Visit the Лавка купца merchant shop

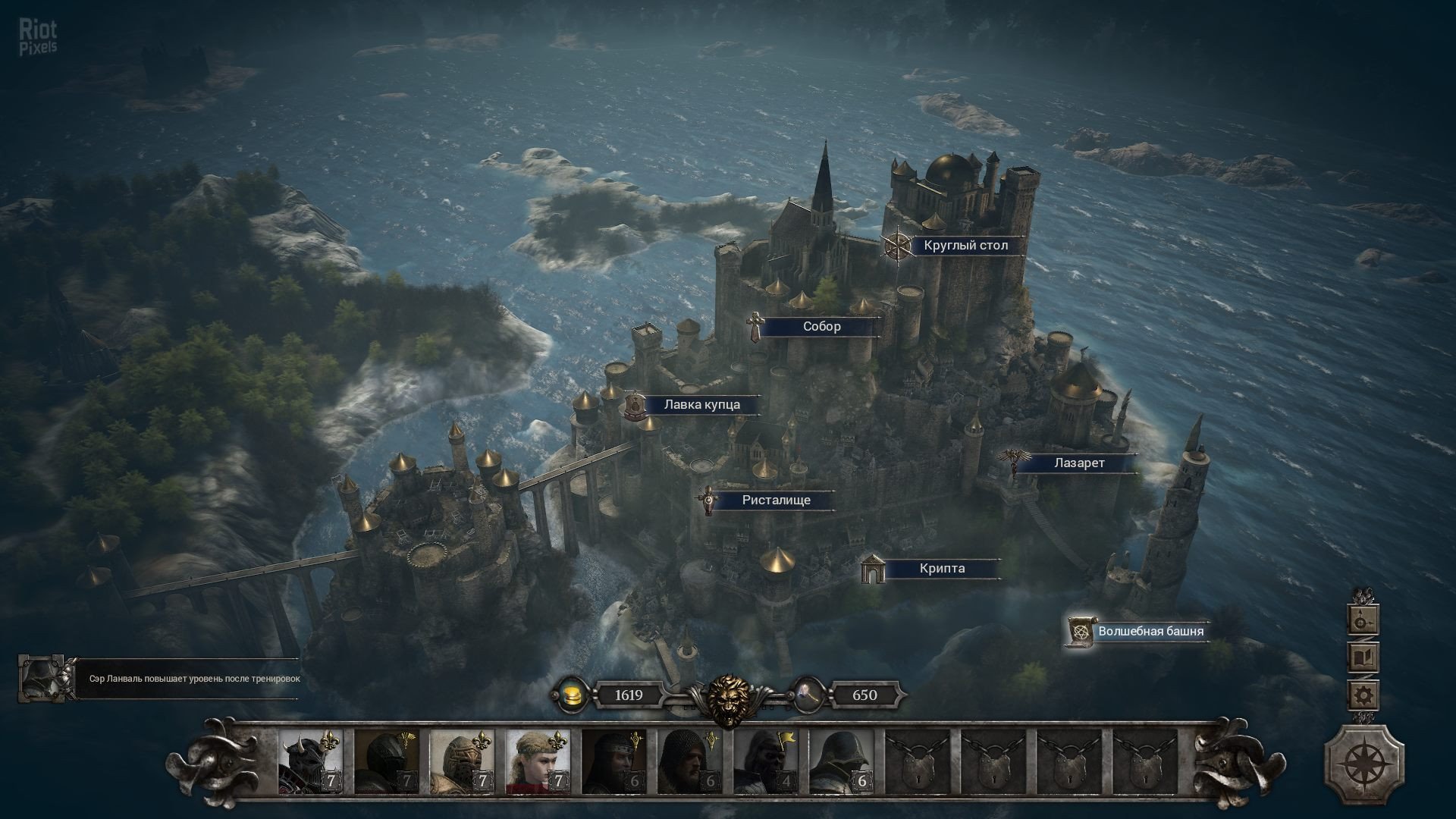(701, 405)
